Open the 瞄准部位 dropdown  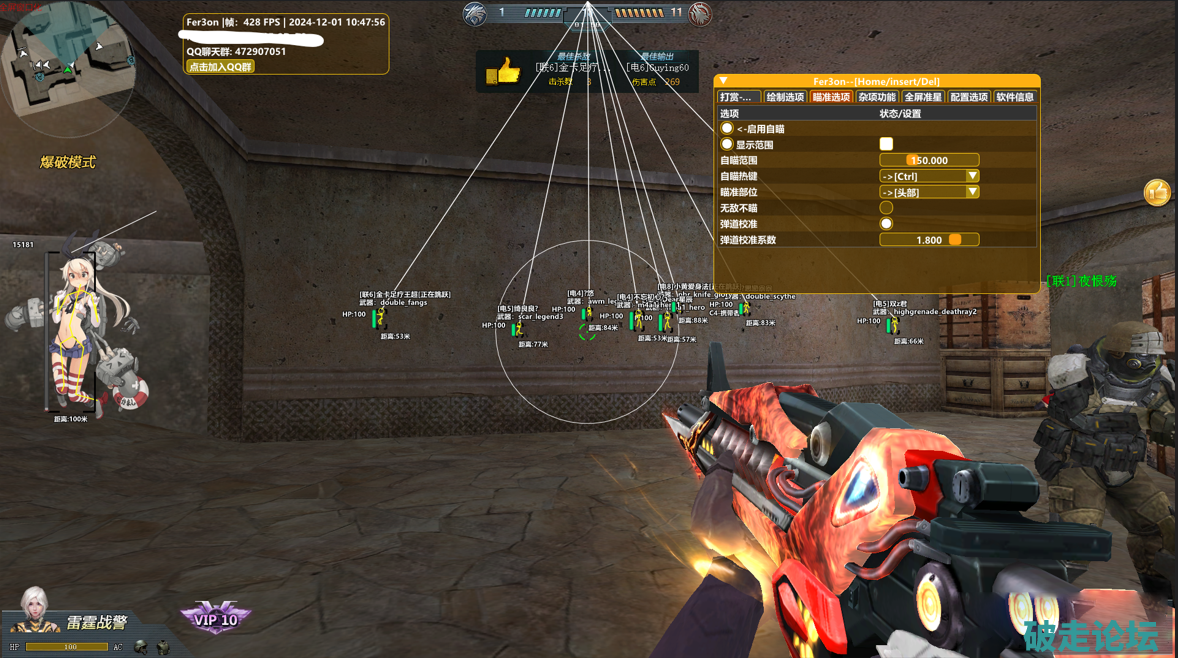(x=929, y=192)
